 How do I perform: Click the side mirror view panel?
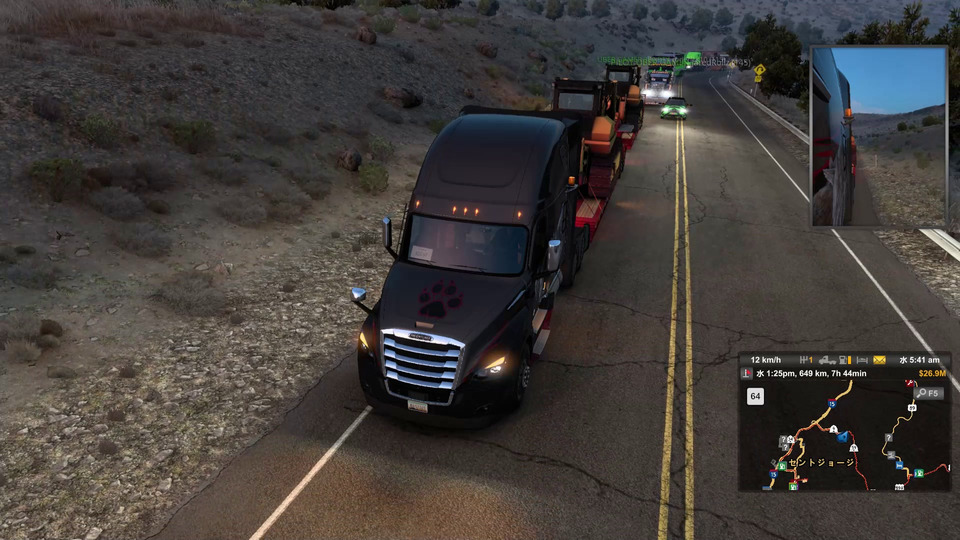point(878,136)
